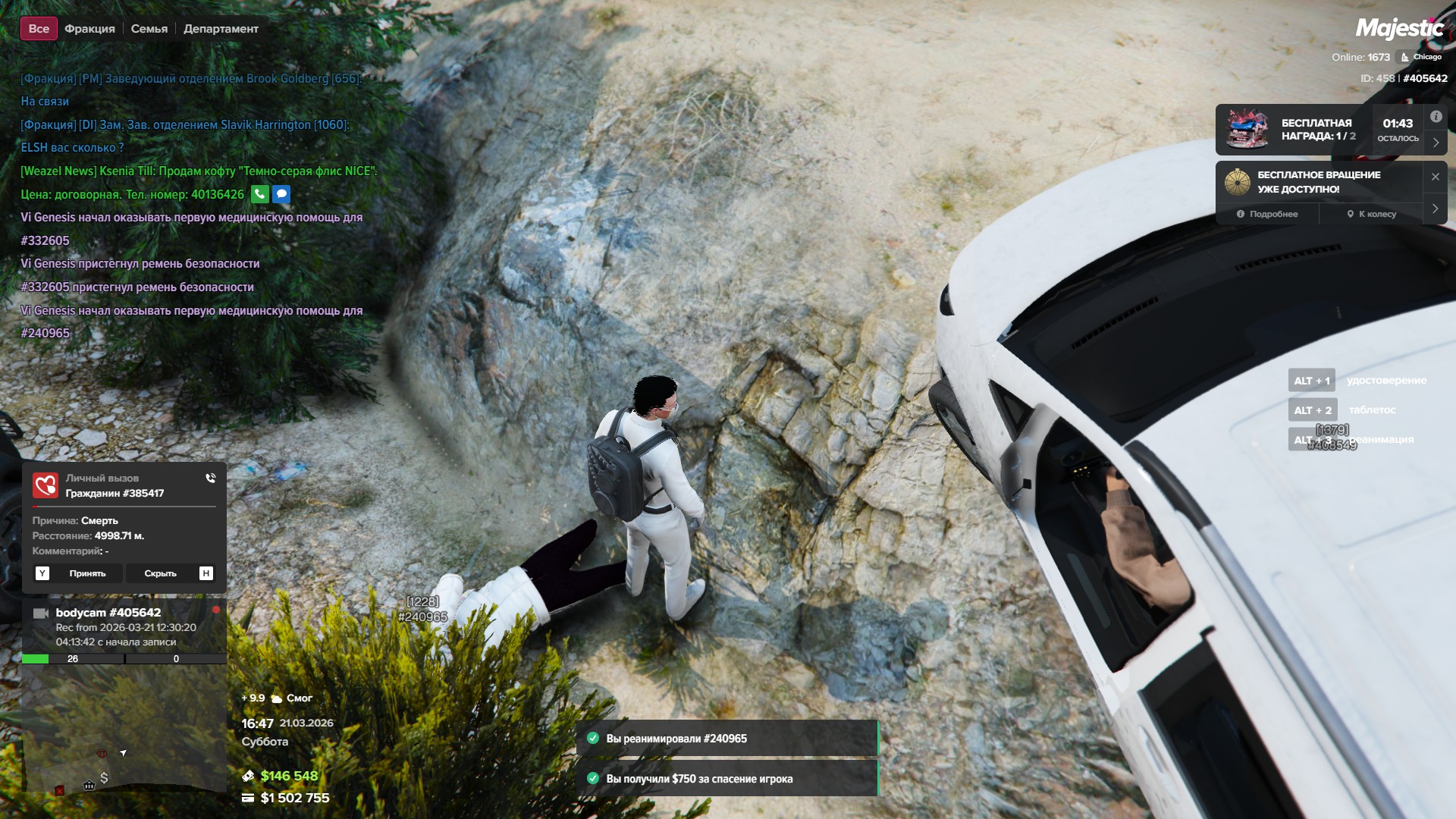
Task: Expand the free spin panel arrow
Action: [x=1435, y=208]
